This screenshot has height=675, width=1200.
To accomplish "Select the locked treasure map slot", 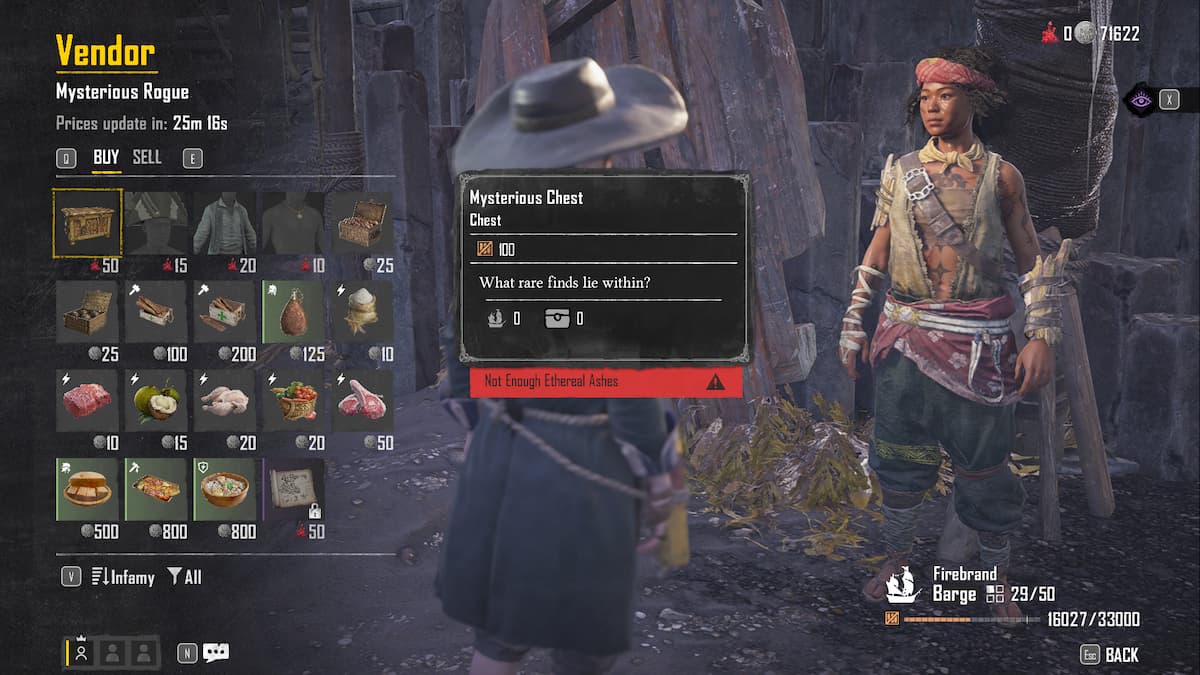I will [x=293, y=490].
